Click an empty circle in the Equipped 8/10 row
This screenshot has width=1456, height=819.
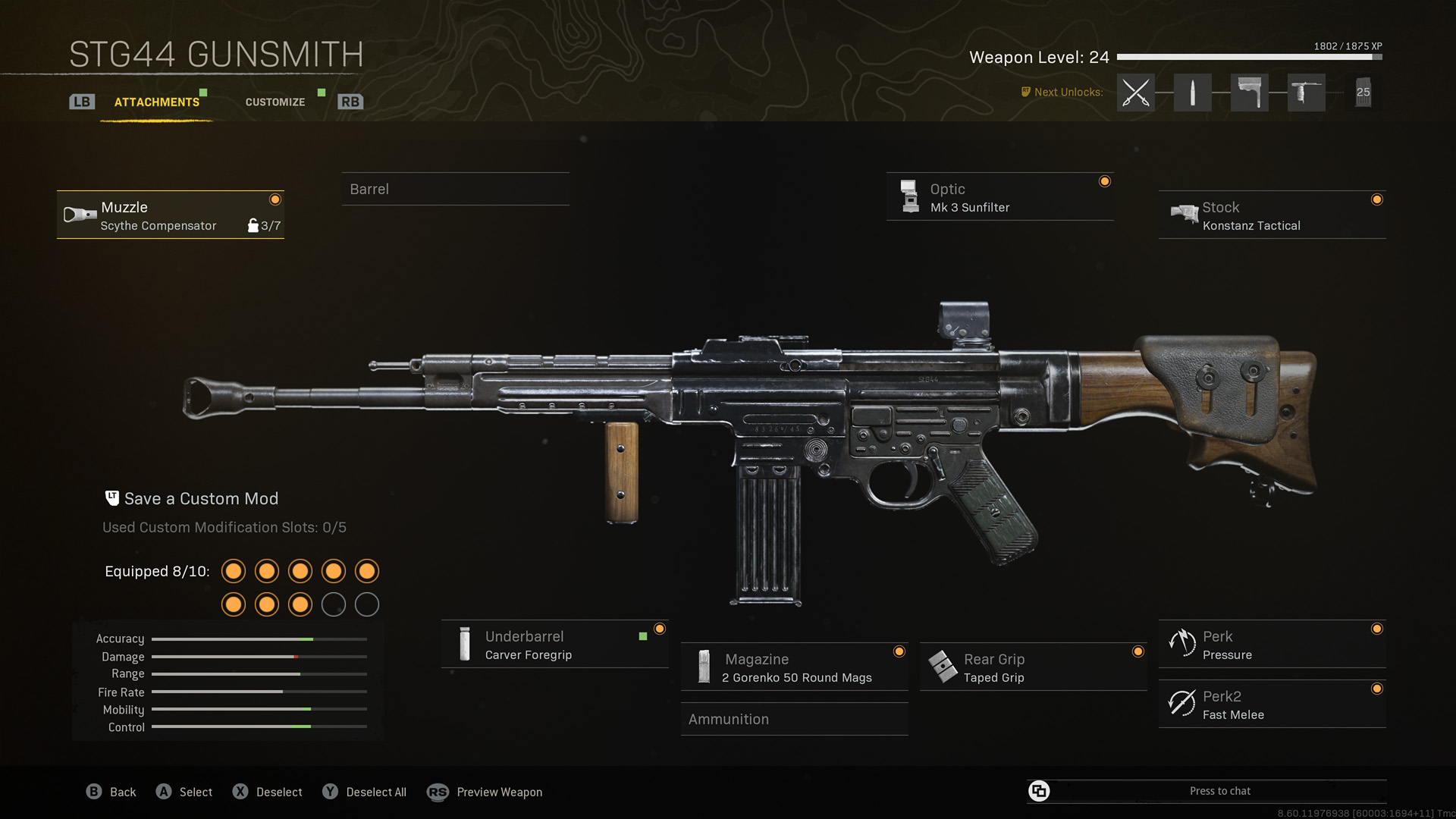pos(334,605)
